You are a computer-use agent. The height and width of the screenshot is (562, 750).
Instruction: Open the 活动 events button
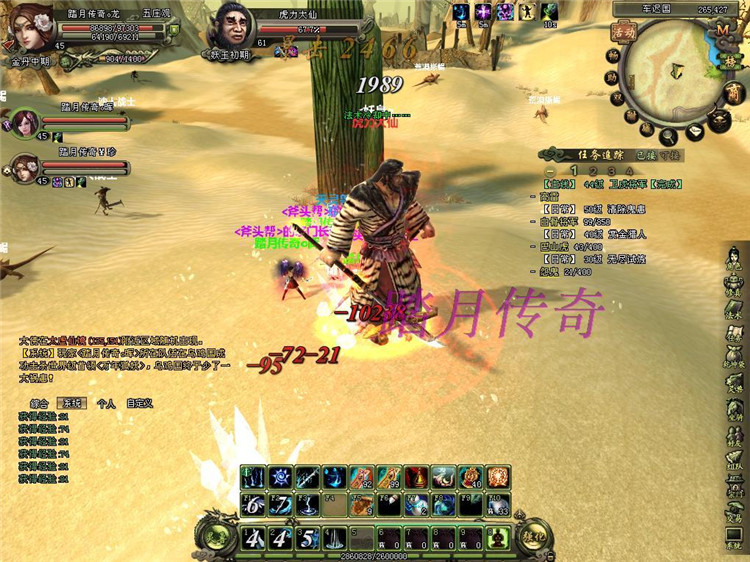point(624,32)
